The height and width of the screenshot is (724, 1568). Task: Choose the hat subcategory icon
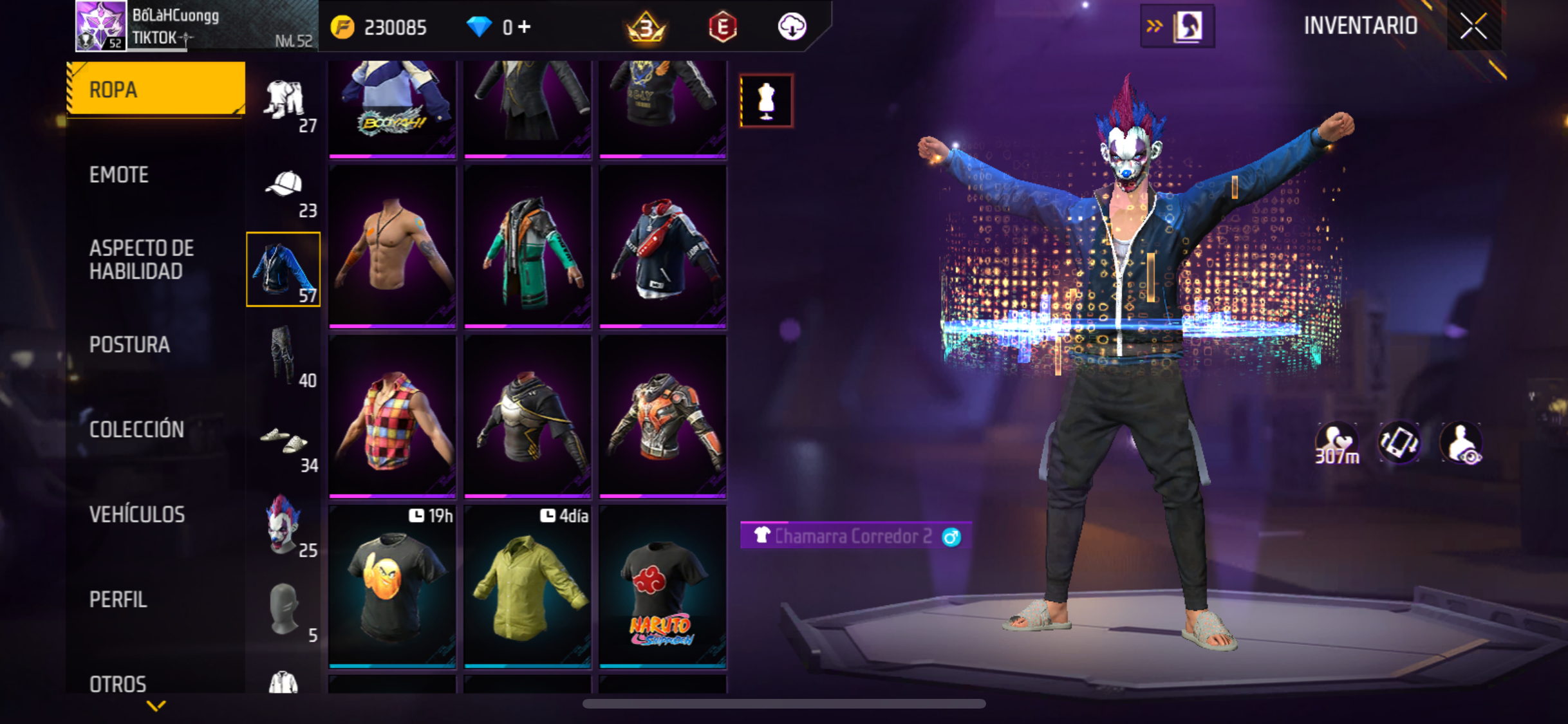284,186
